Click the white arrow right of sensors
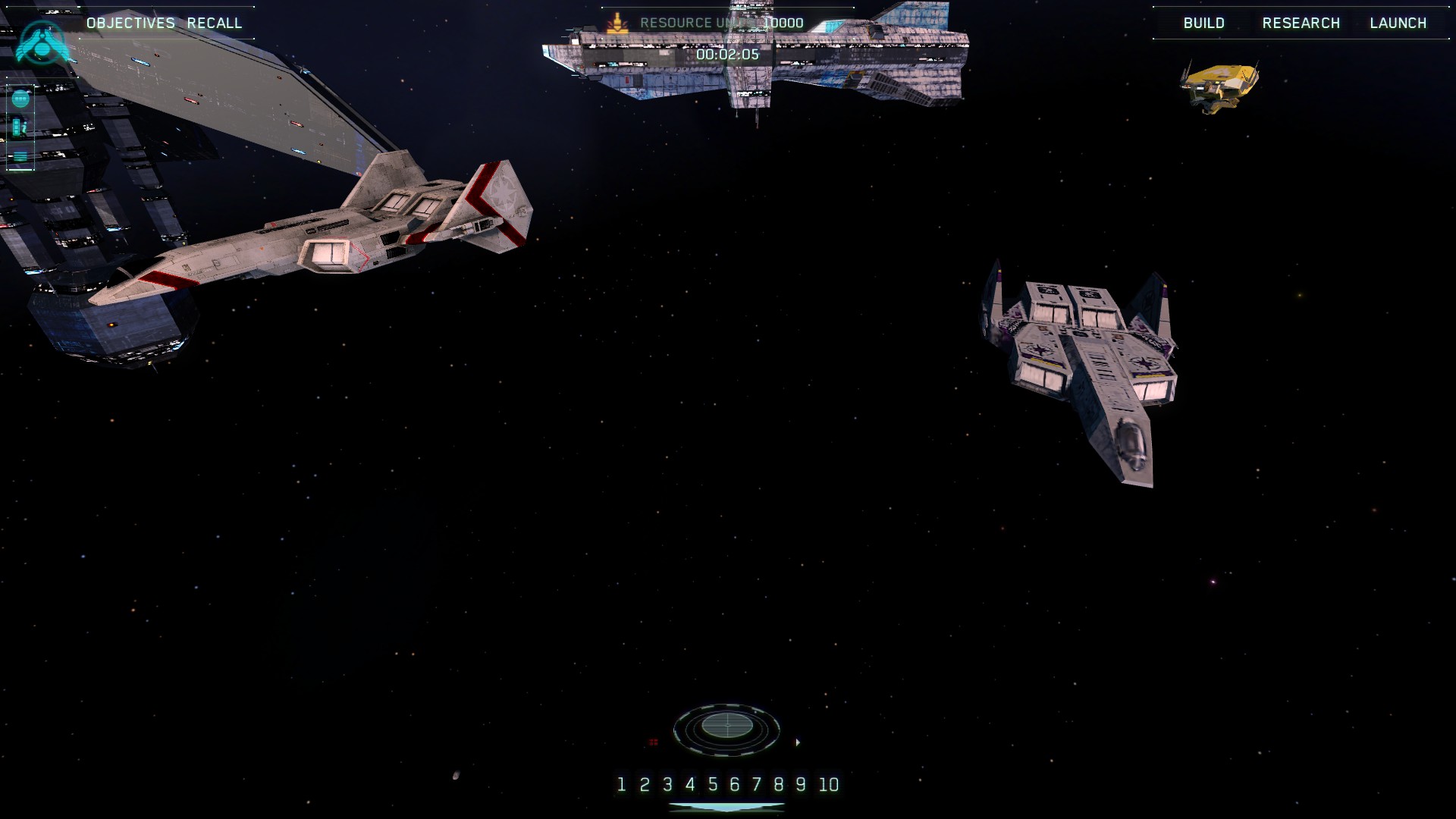The image size is (1456, 819). point(798,742)
